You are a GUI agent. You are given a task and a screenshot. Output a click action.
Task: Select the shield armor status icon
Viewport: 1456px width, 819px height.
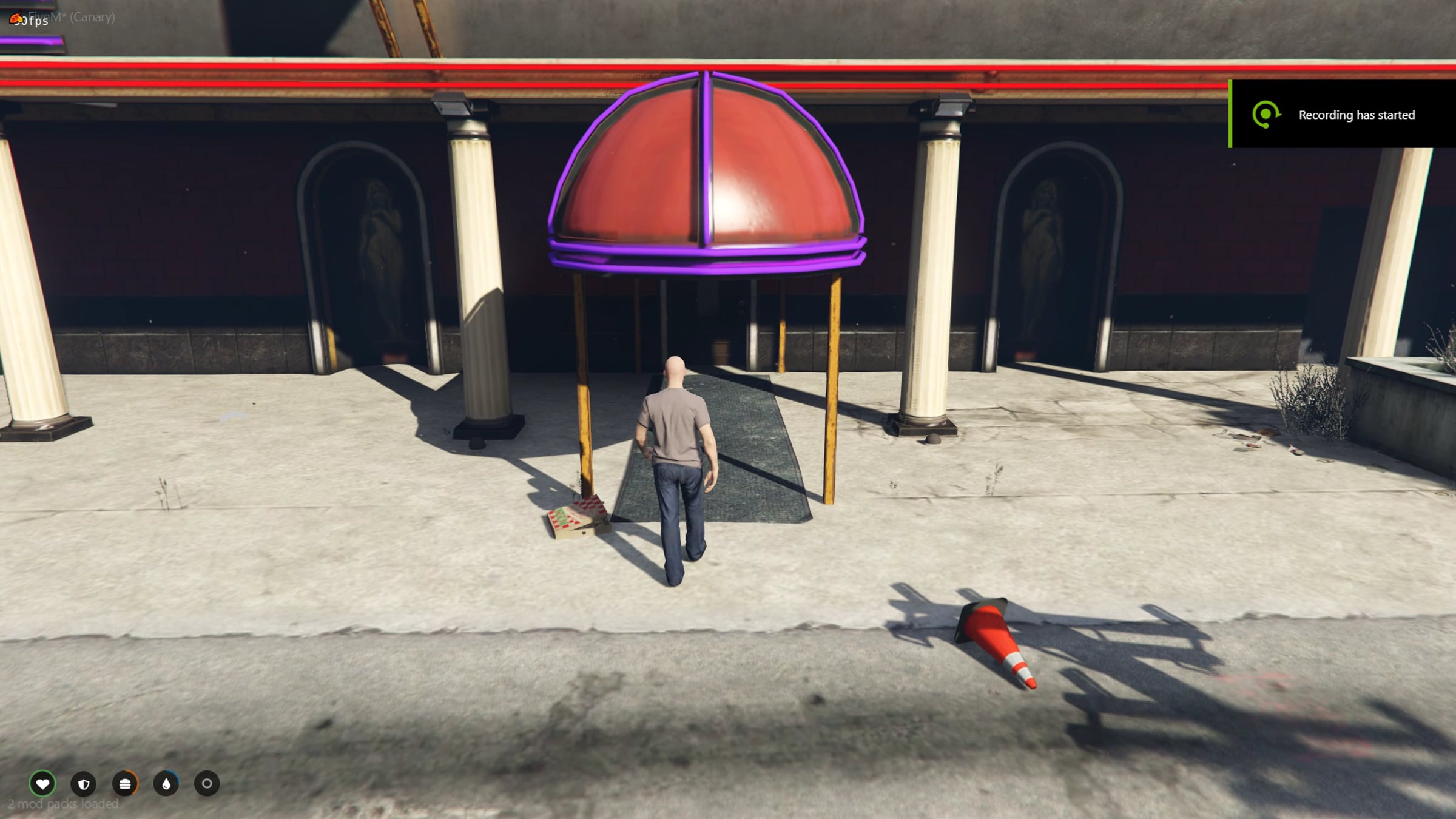click(x=84, y=784)
